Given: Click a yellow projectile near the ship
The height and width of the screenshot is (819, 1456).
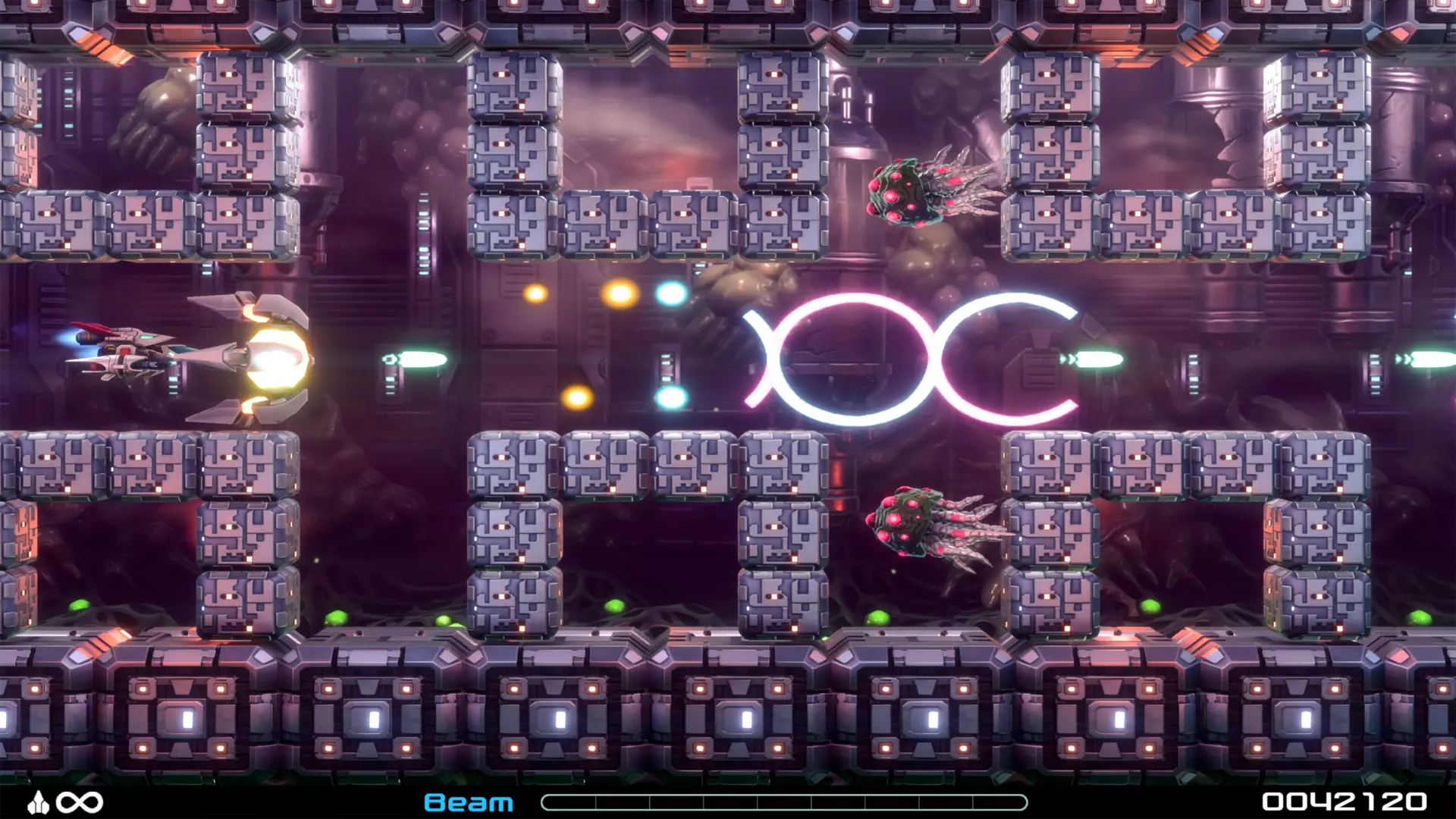Looking at the screenshot, I should coord(535,294).
